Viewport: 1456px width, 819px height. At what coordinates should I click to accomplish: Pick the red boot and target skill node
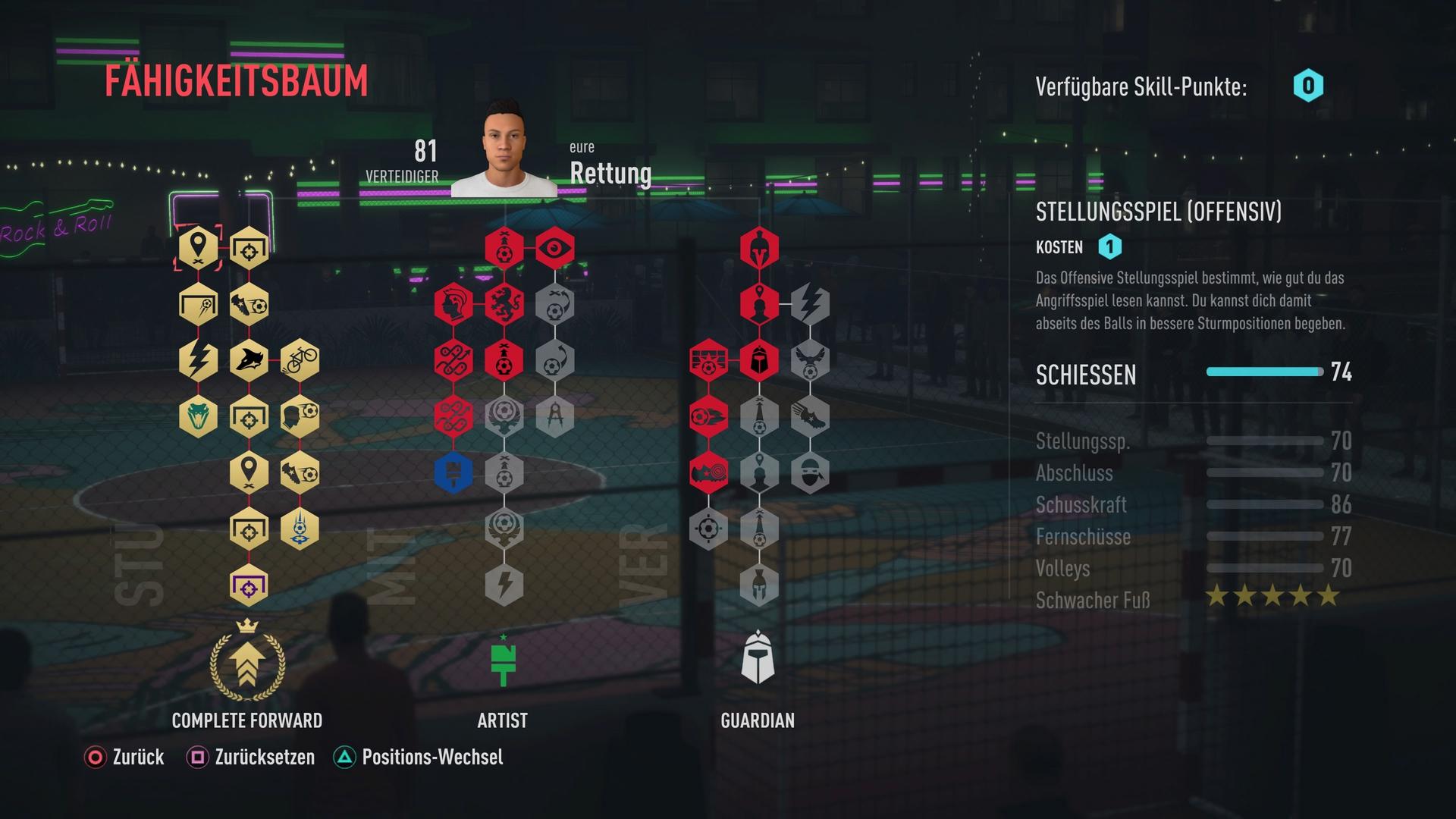(x=708, y=472)
